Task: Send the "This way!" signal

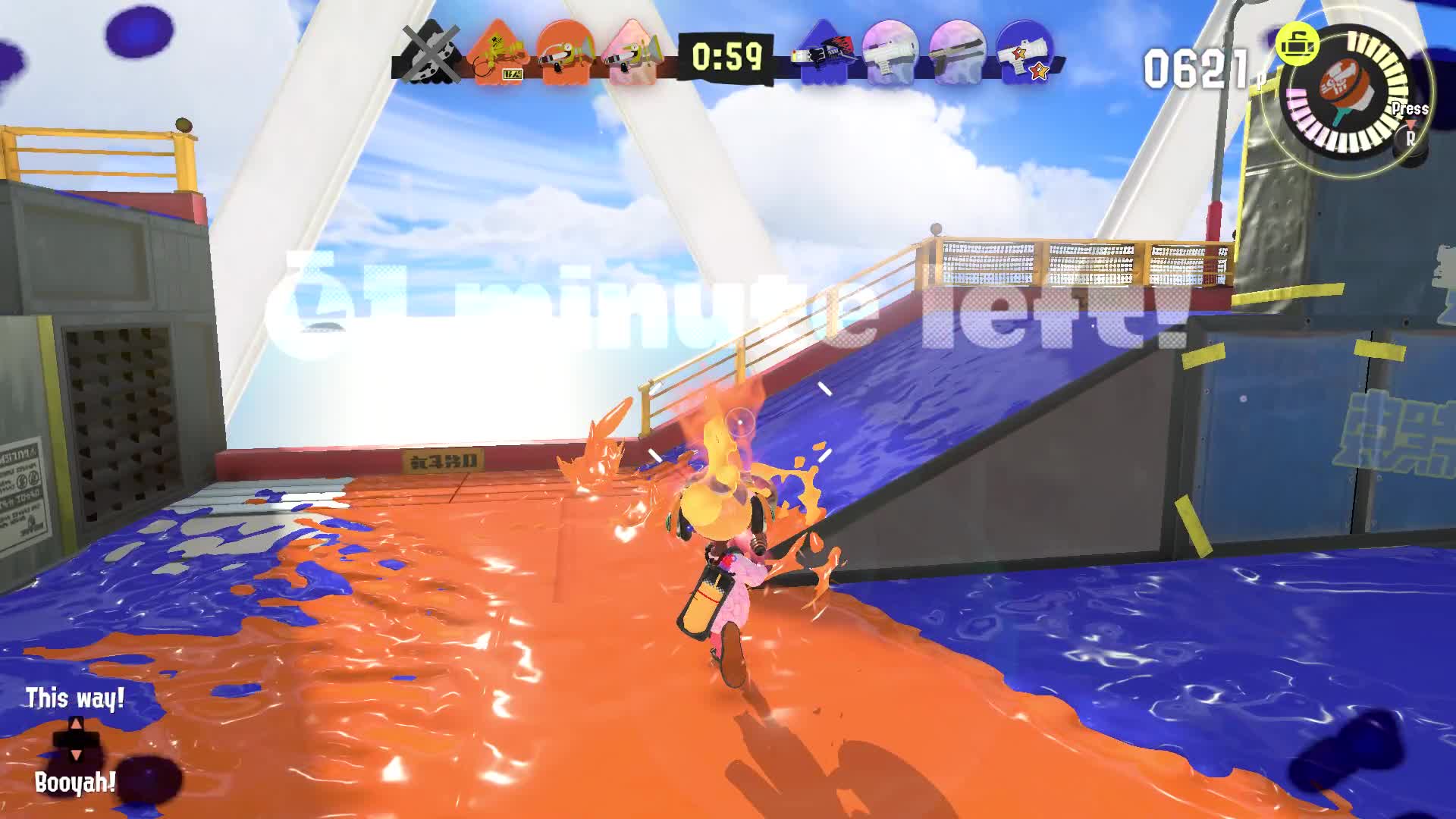Action: point(75,699)
